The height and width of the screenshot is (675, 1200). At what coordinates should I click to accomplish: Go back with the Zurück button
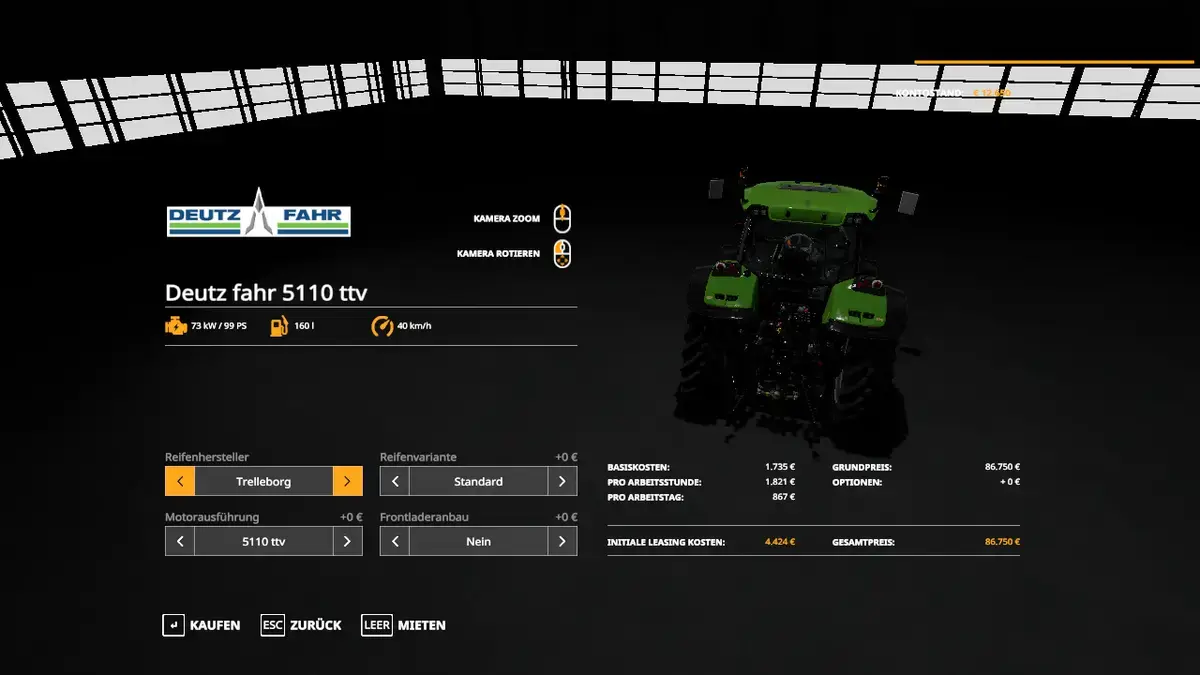pos(302,625)
